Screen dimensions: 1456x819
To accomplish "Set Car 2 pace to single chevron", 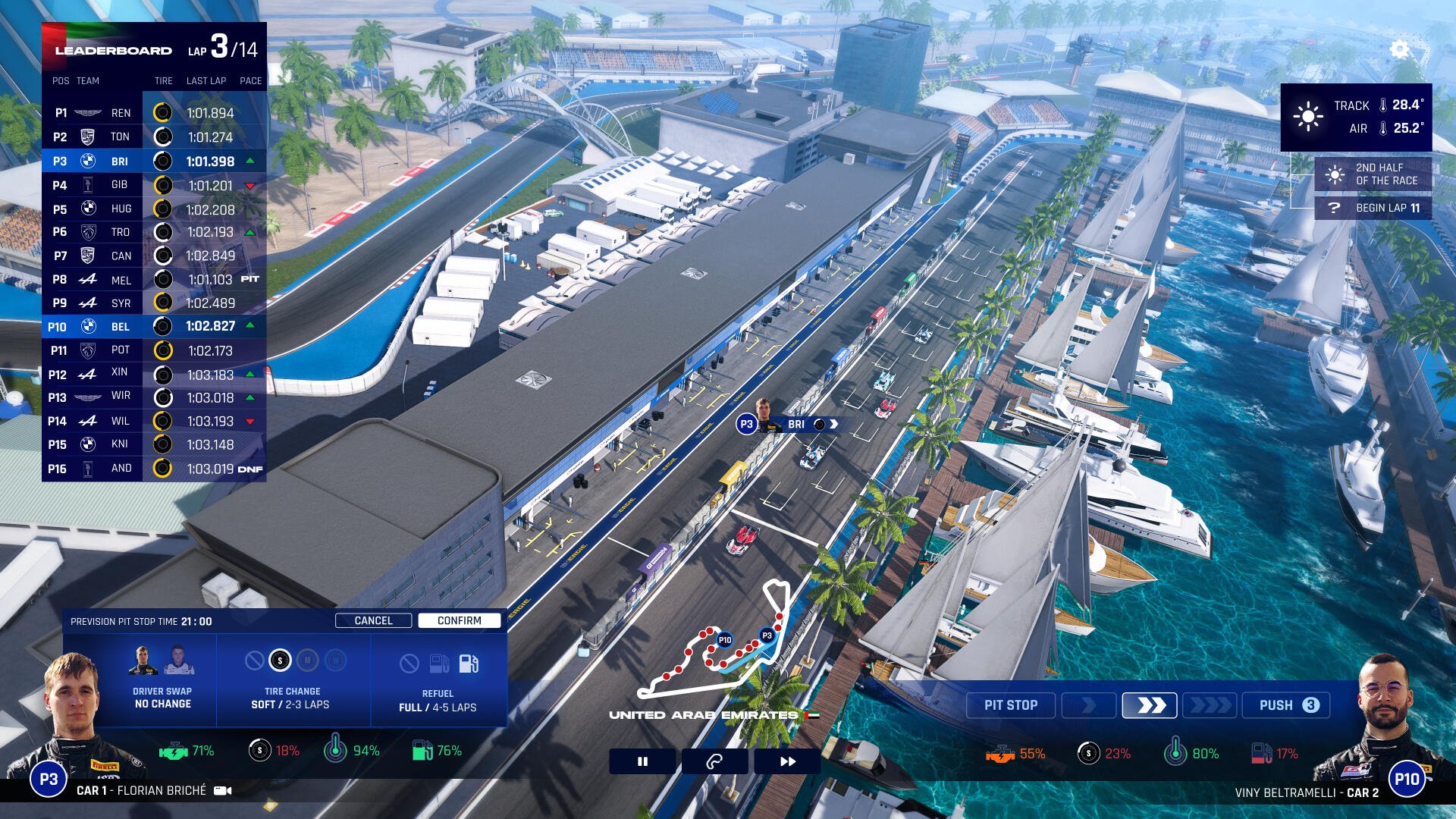I will tap(1088, 705).
